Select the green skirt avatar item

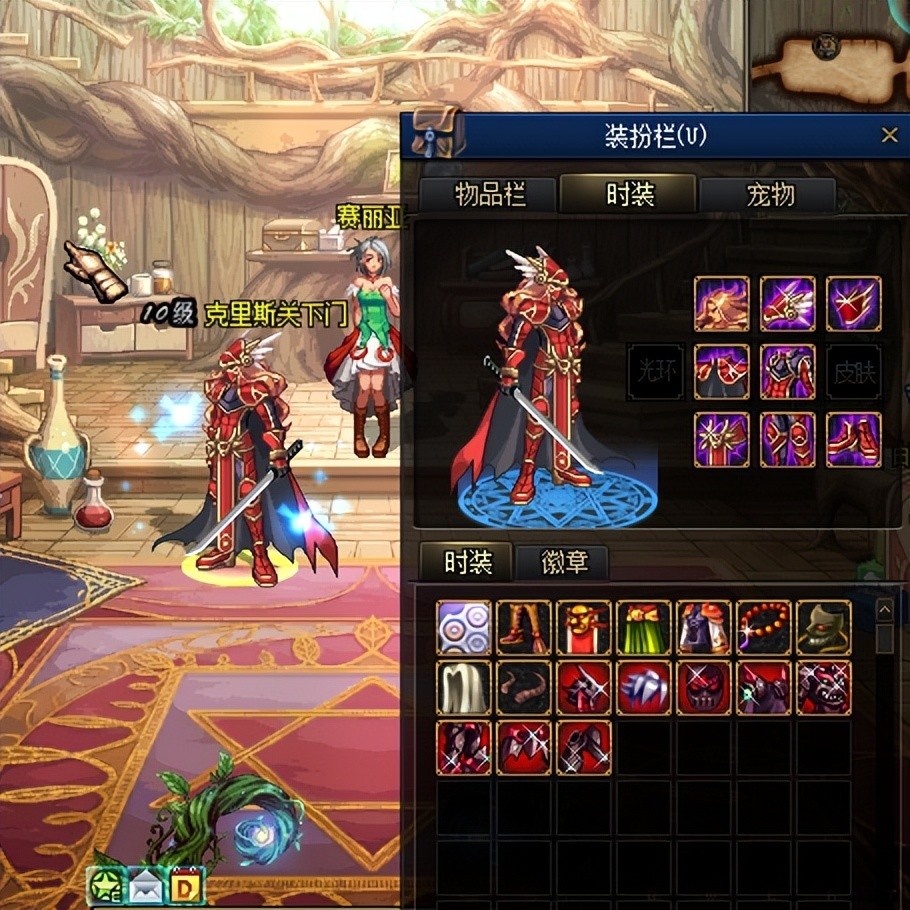tap(644, 627)
